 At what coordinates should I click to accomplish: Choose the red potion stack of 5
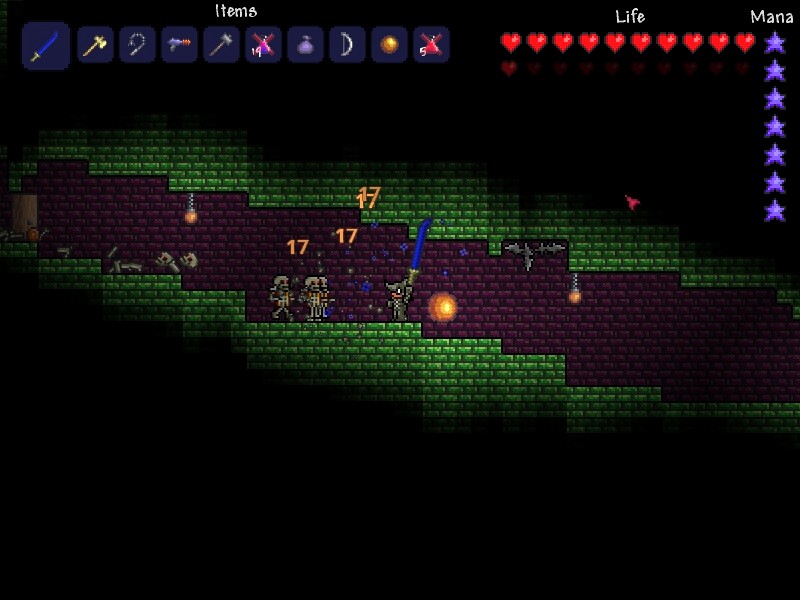431,45
